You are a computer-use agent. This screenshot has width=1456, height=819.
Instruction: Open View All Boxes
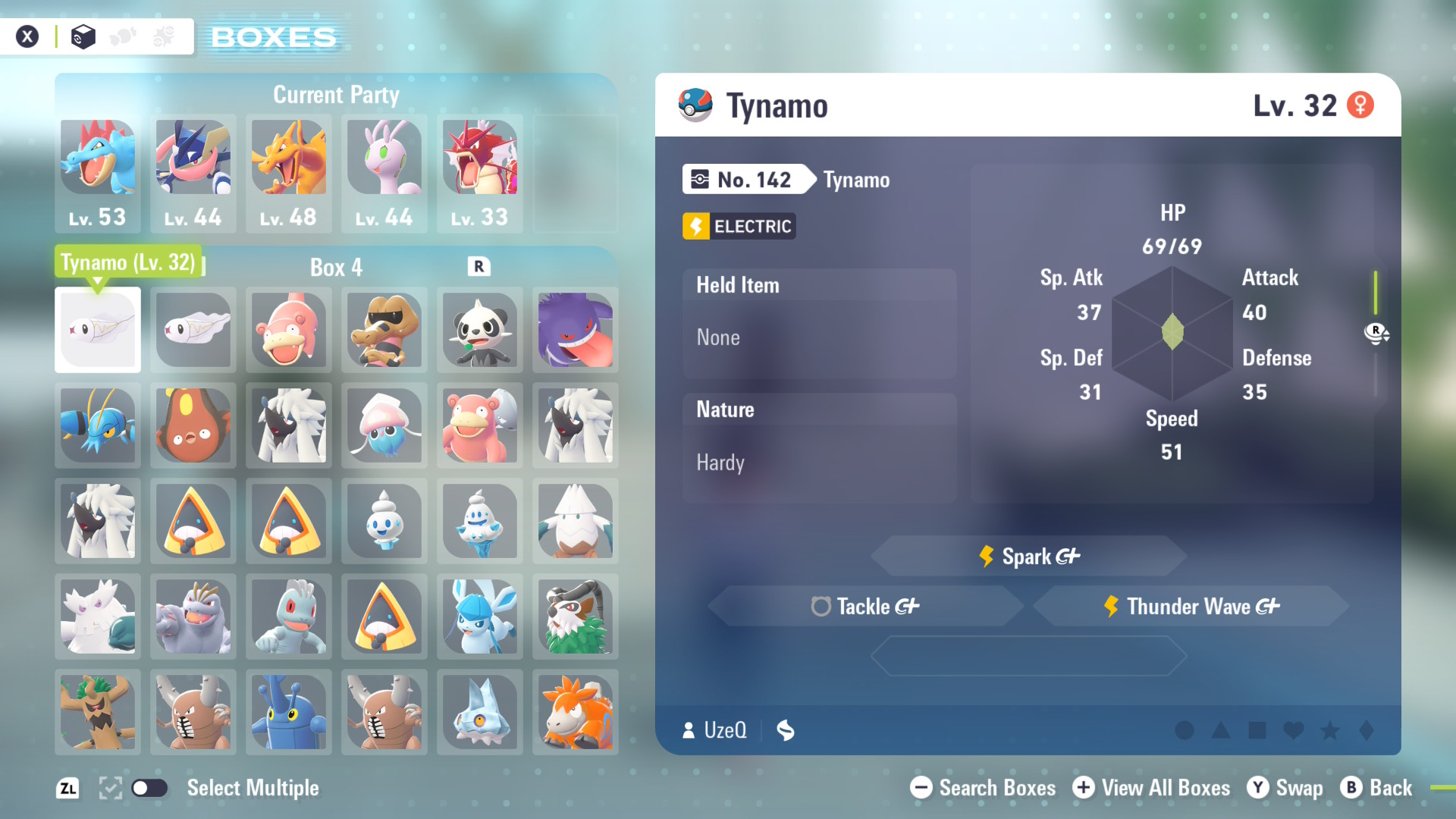click(1151, 788)
